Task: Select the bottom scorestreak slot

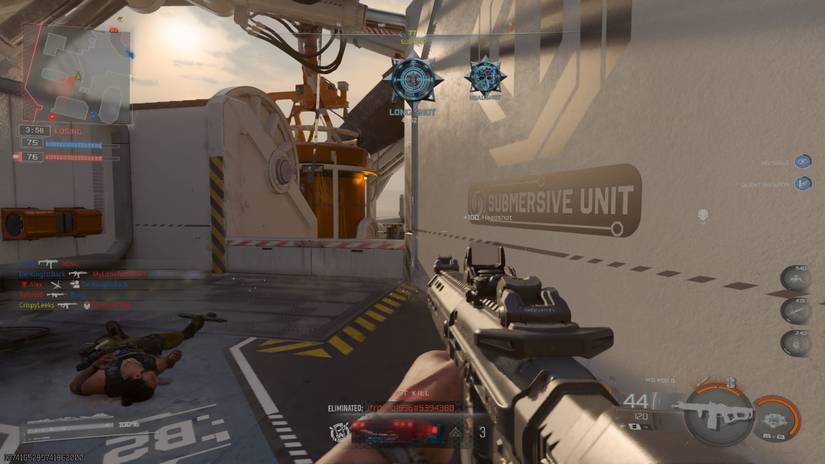Action: [797, 340]
